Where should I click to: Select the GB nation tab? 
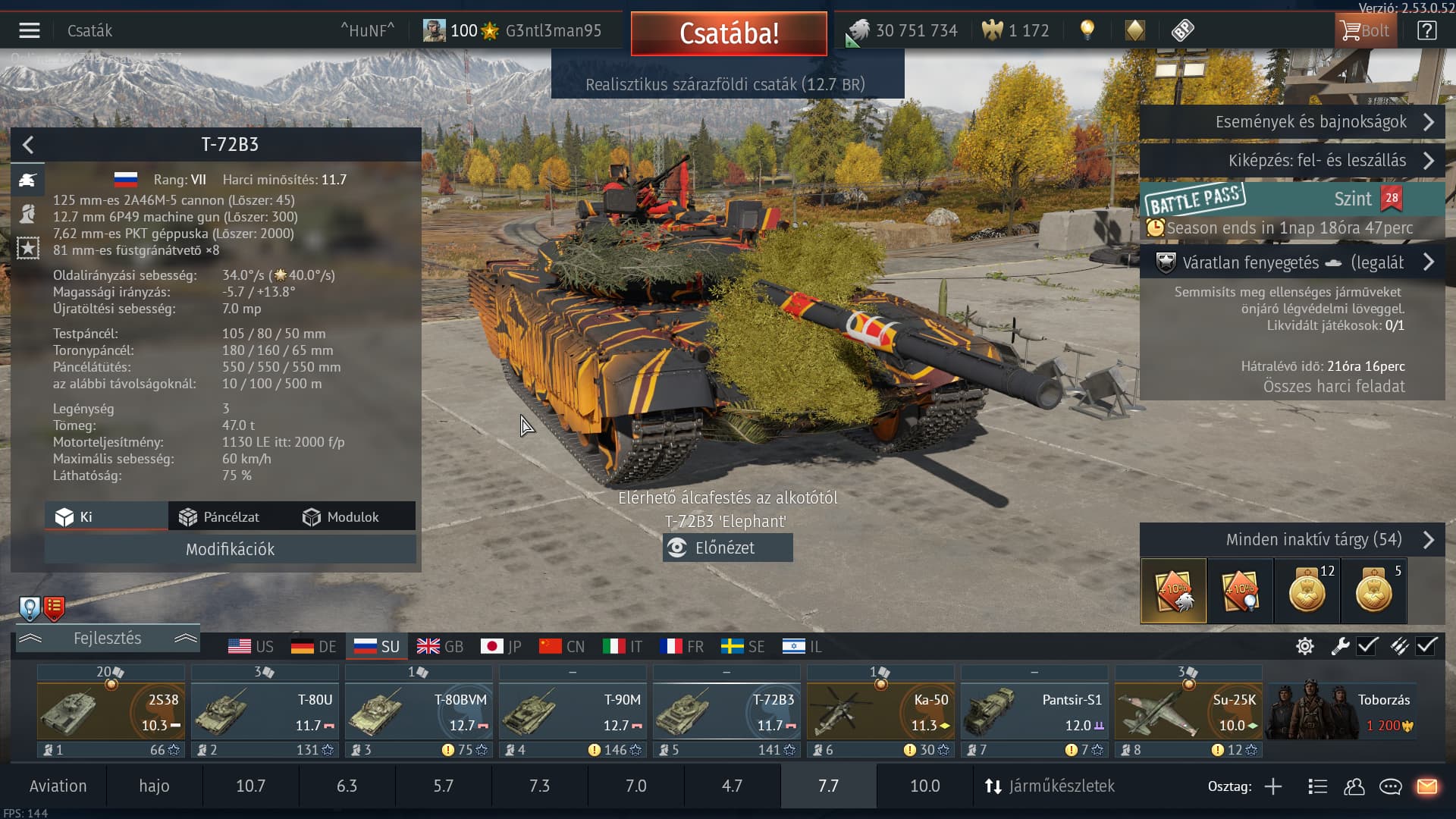440,647
